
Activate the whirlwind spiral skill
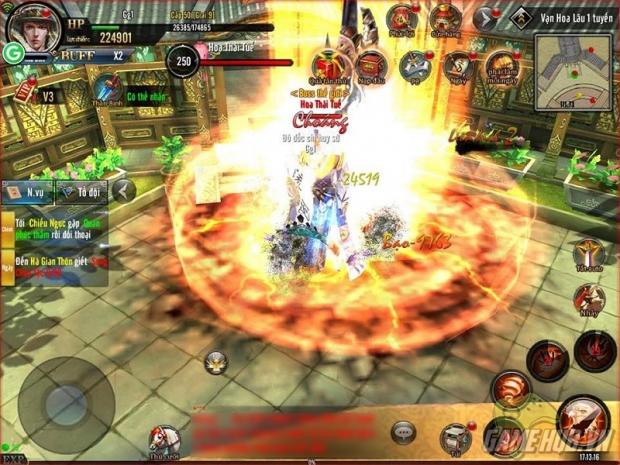(511, 390)
